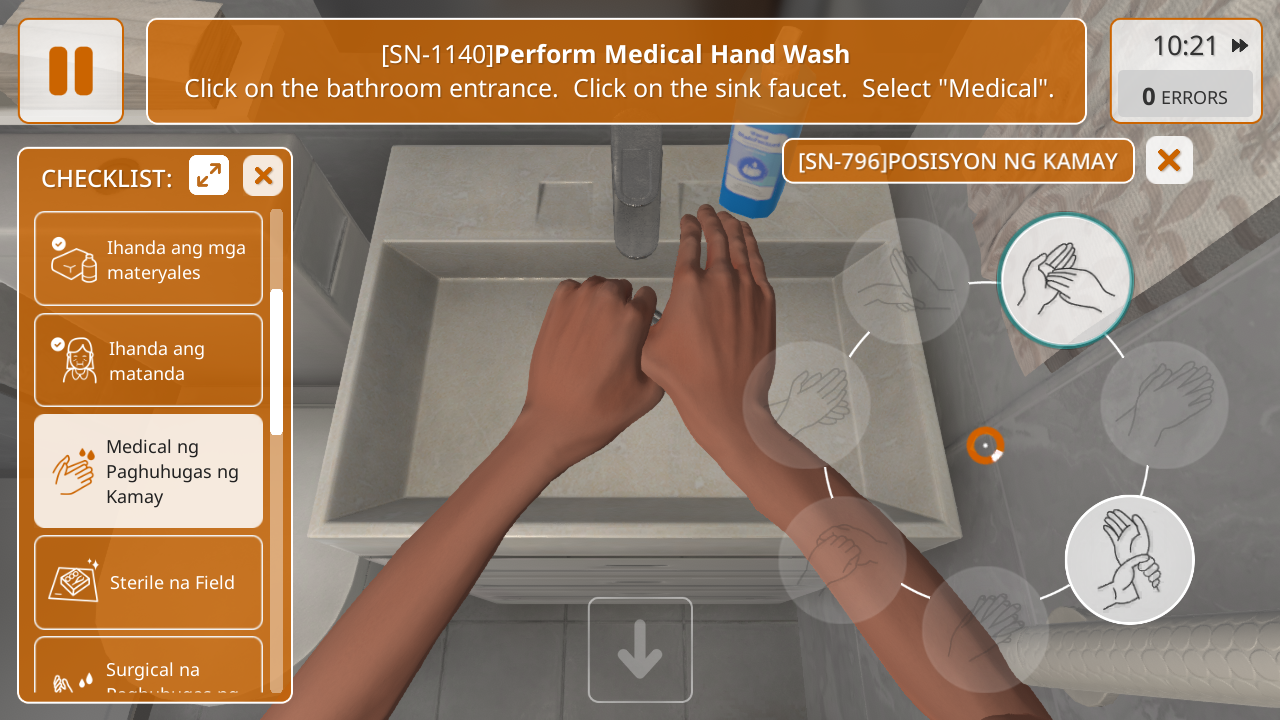Pause the simulation with the pause button
1280x720 pixels.
[x=71, y=71]
